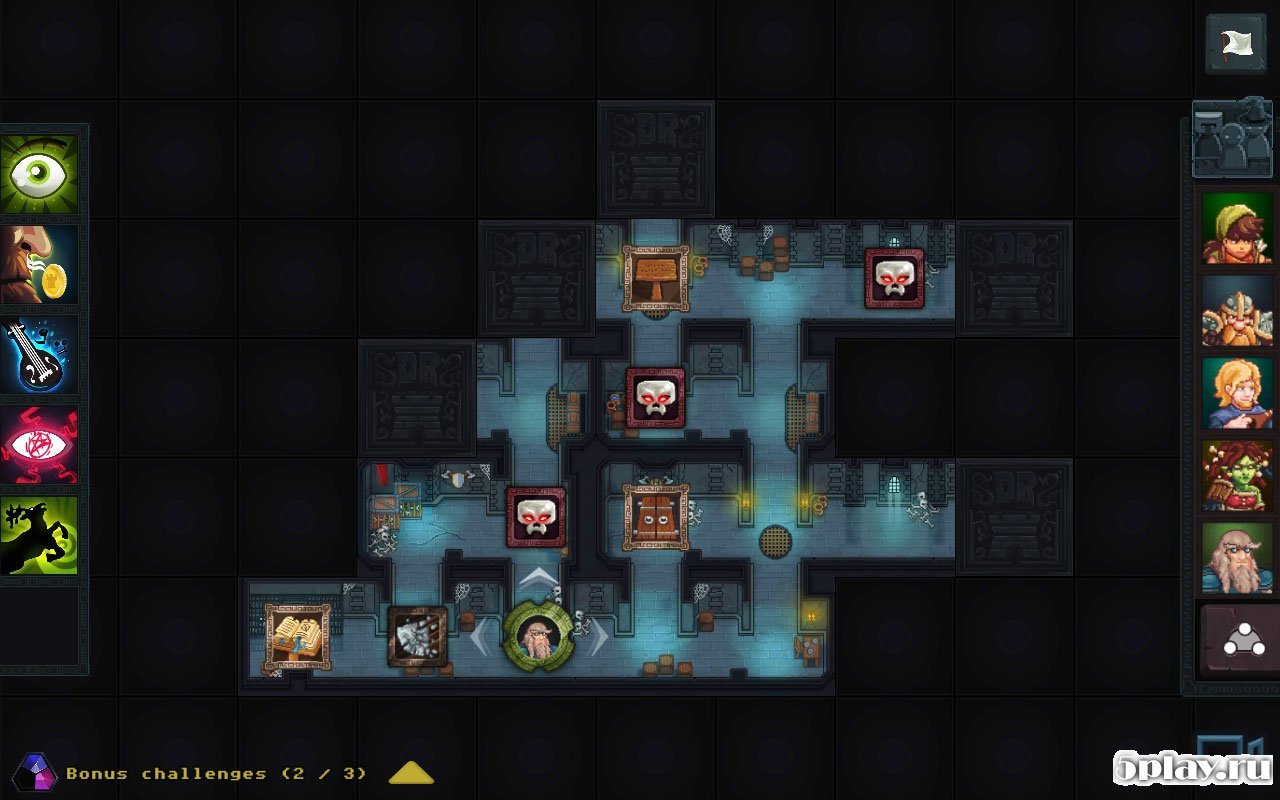Viewport: 1280px width, 800px height.
Task: Choose the wooden signpost room tile
Action: pos(656,278)
